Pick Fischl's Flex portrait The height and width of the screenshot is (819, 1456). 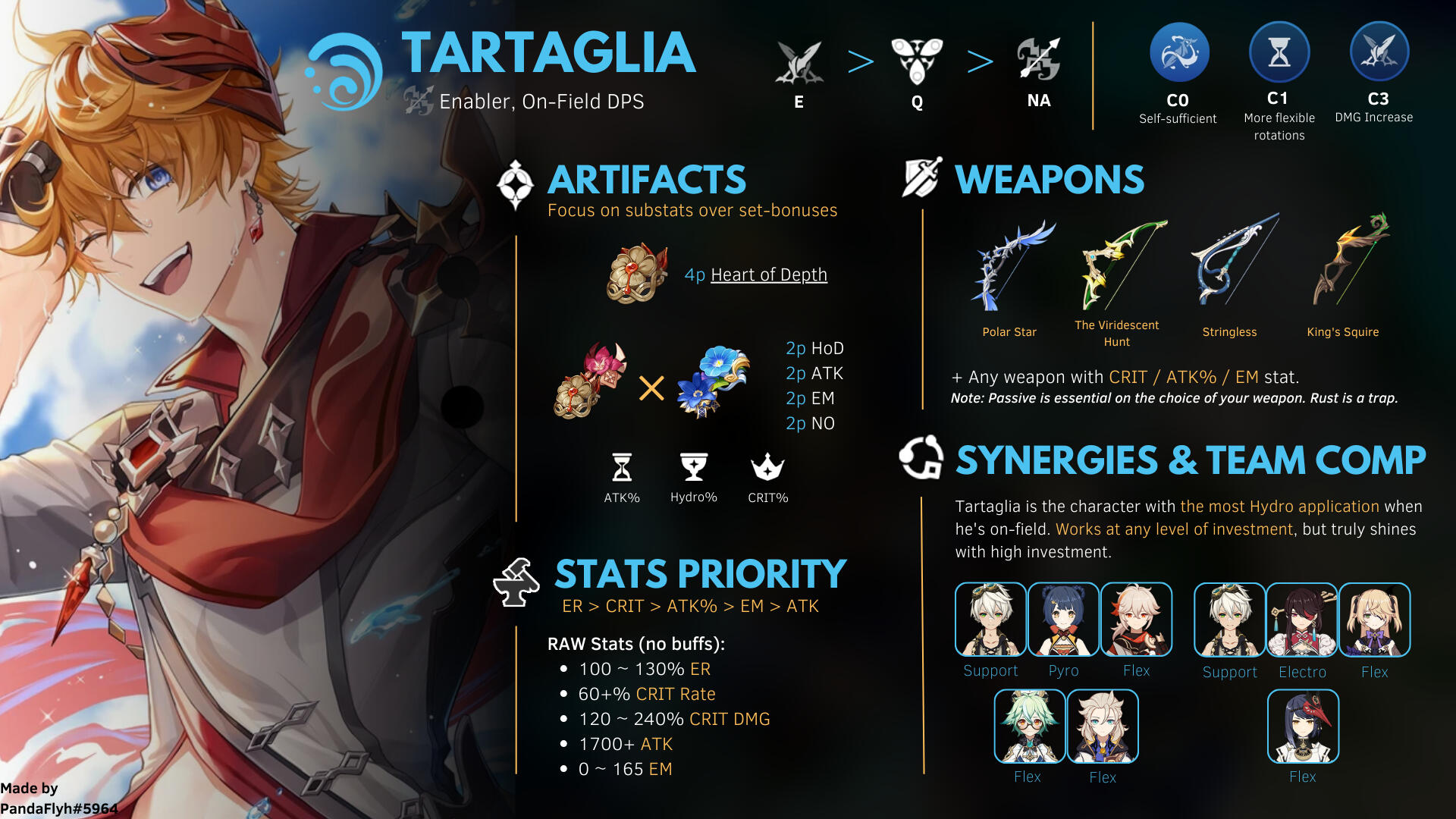pyautogui.click(x=1374, y=620)
